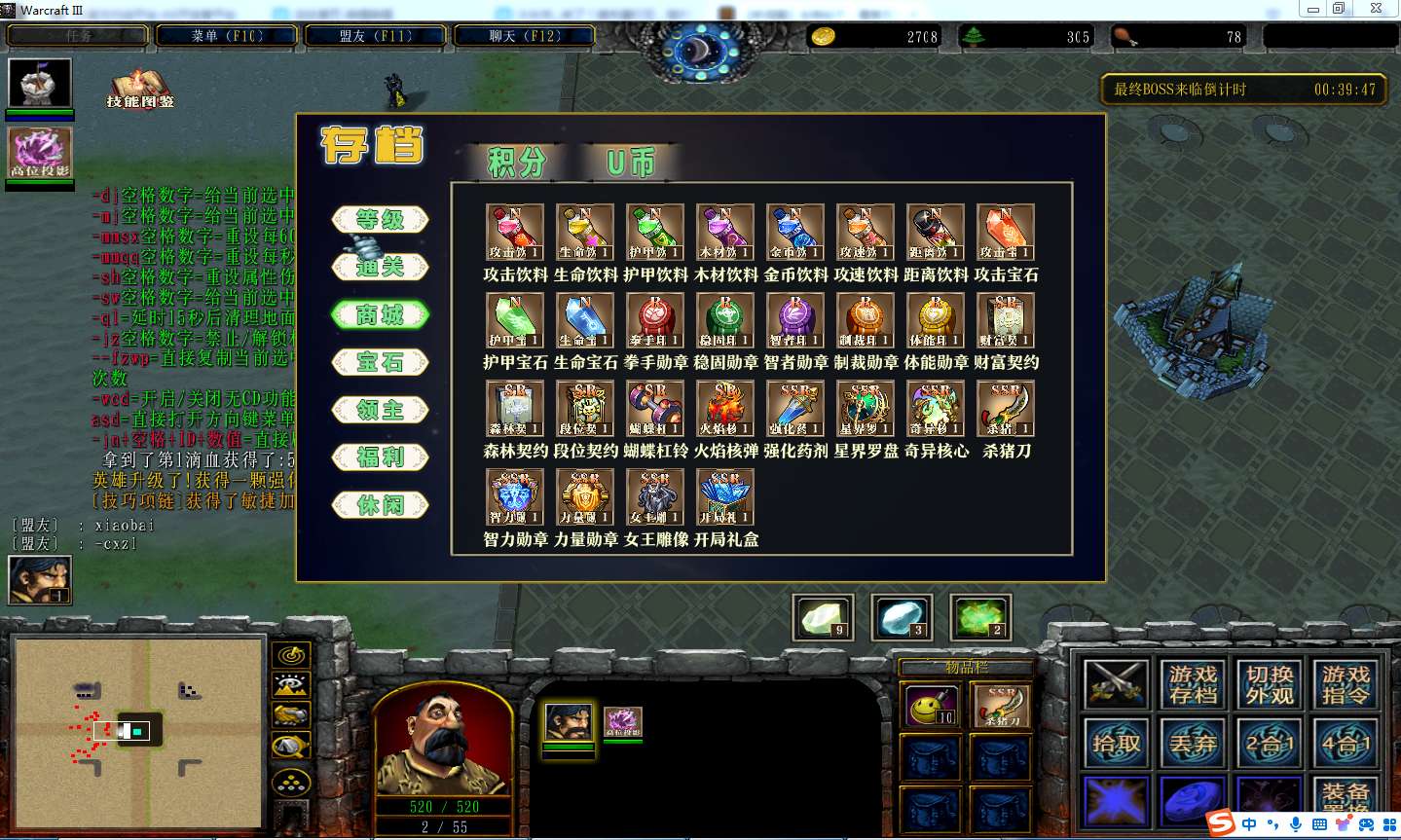Open the 聊天 (F12) chat log
Image resolution: width=1401 pixels, height=840 pixels.
(525, 36)
